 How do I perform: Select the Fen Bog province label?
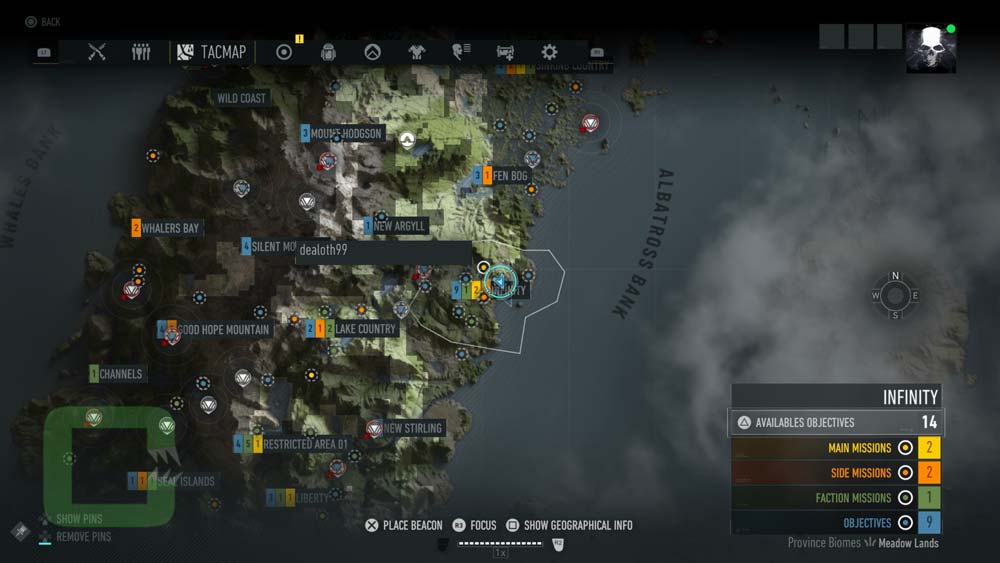[510, 176]
